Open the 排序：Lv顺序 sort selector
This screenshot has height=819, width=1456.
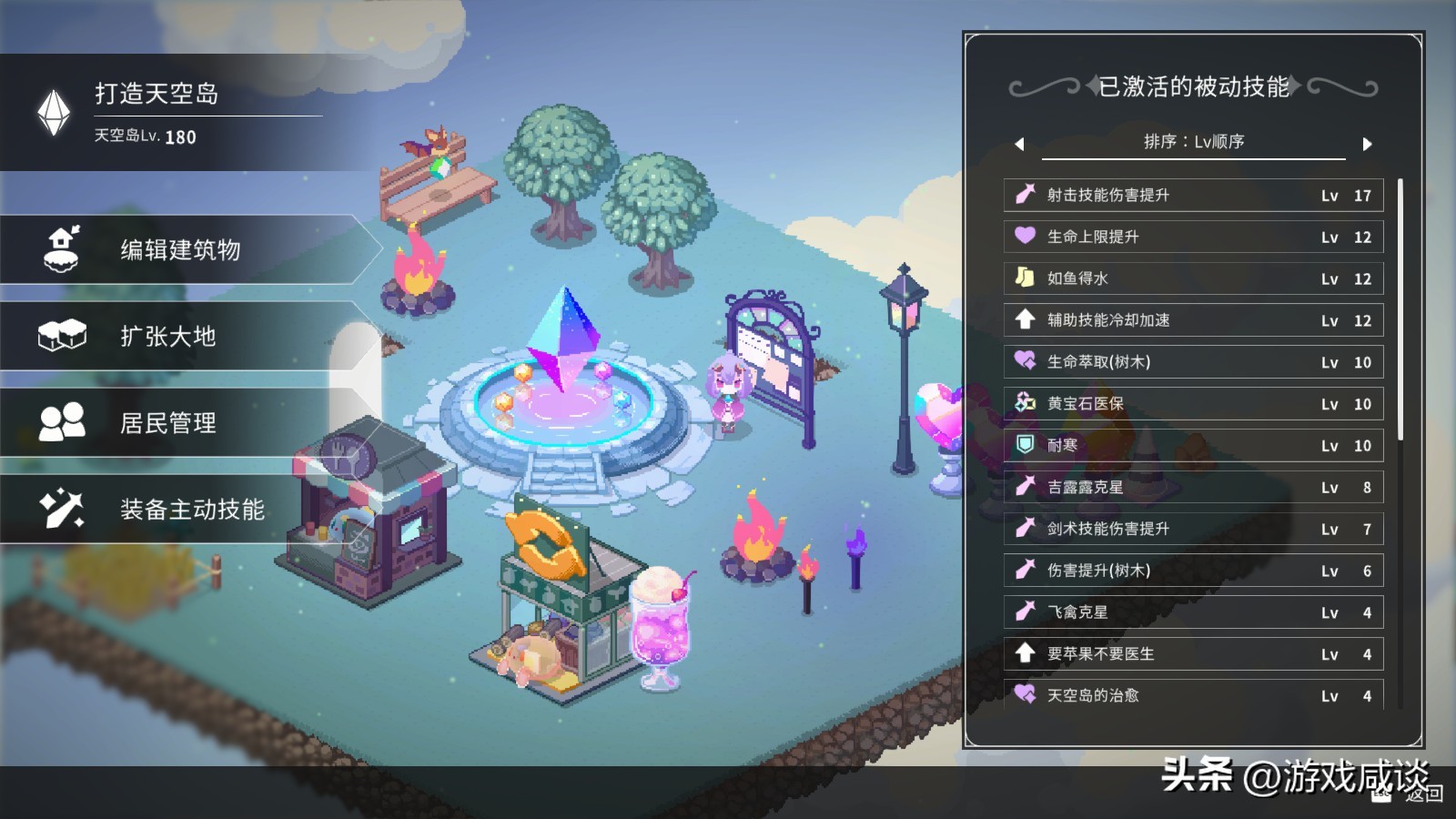point(1192,142)
